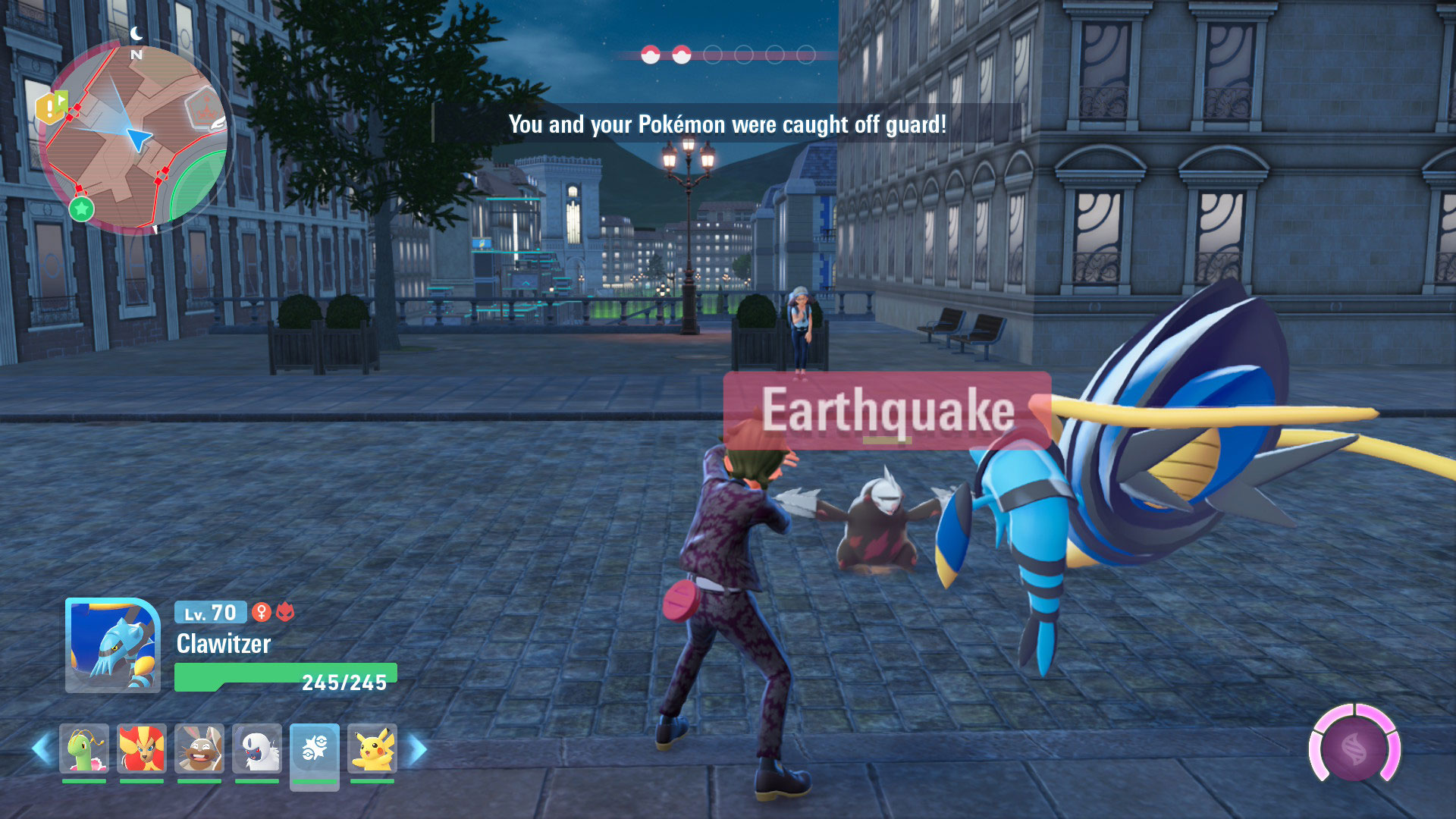Select Absol party slot
Image resolution: width=1456 pixels, height=819 pixels.
pyautogui.click(x=257, y=748)
